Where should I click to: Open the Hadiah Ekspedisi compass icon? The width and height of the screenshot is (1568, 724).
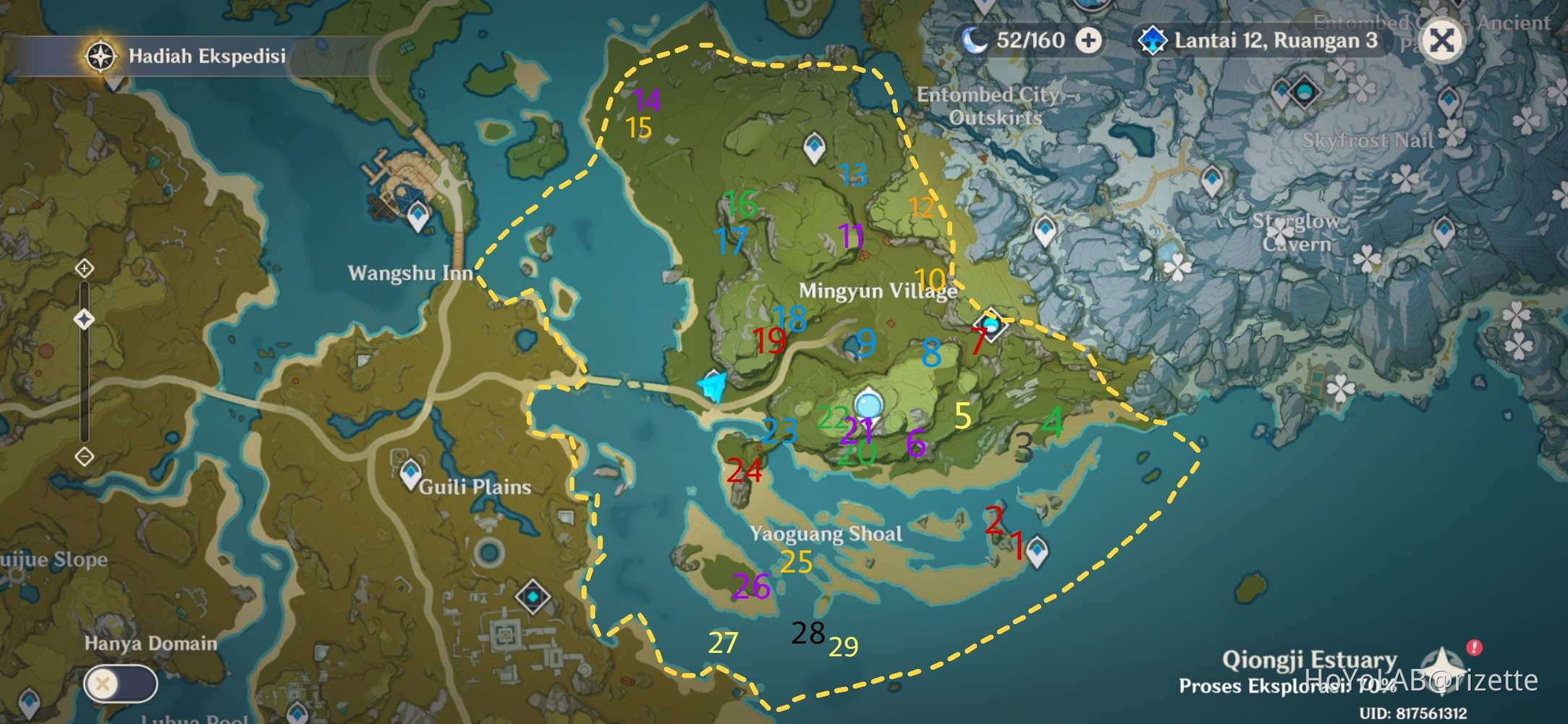[102, 55]
